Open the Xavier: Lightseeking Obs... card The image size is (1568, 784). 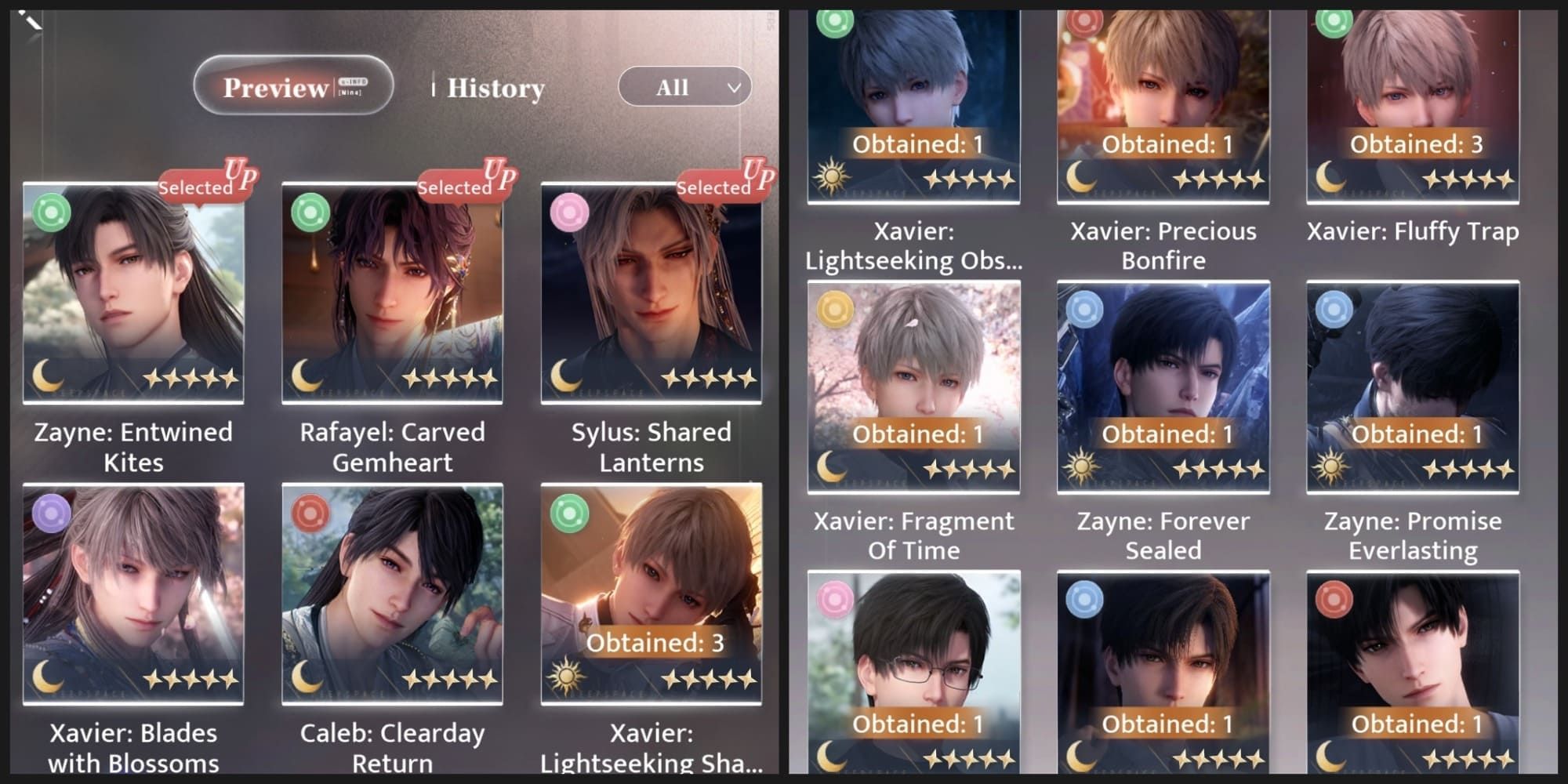913,106
